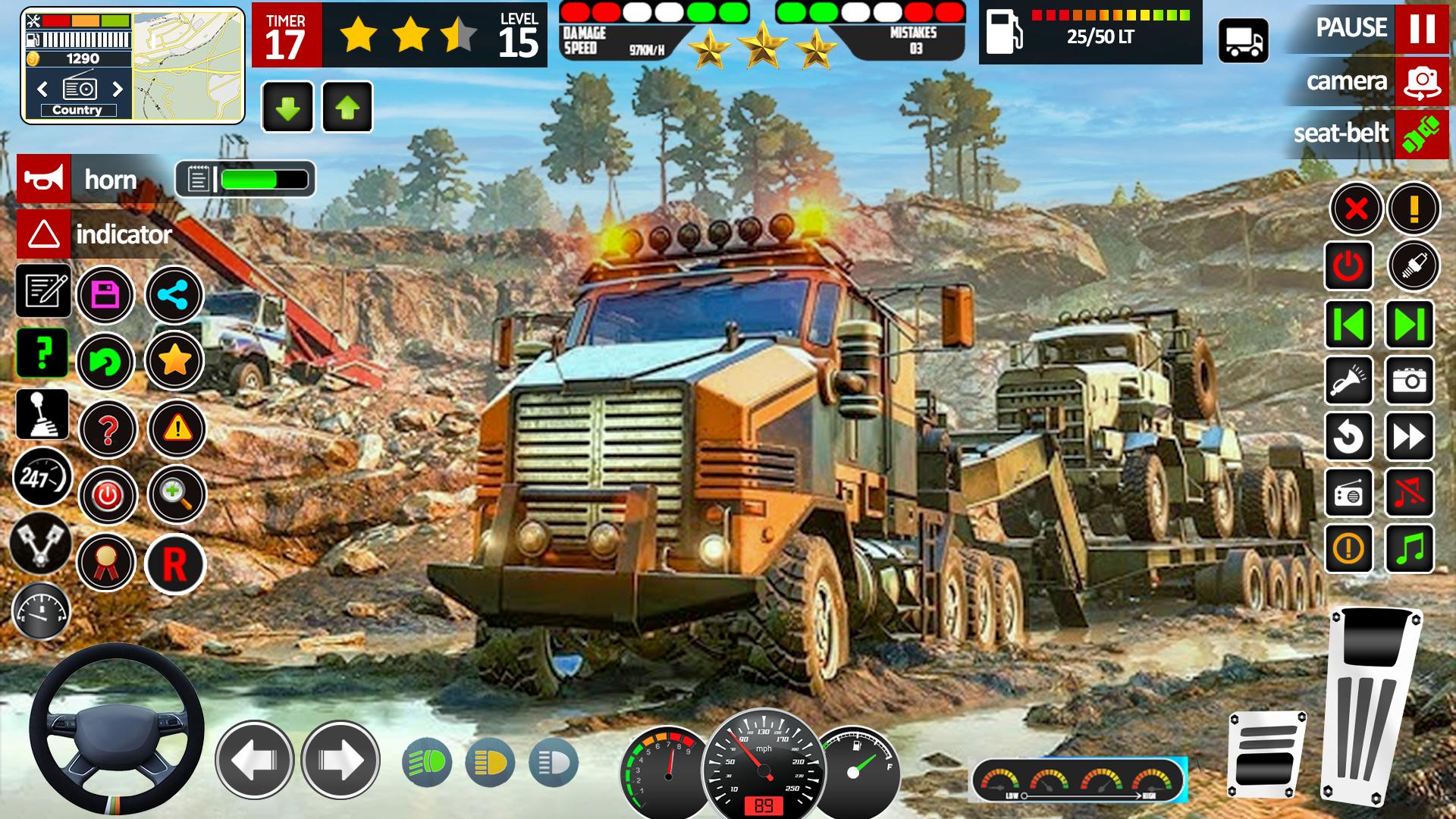Viewport: 1456px width, 819px height.
Task: Mute music with the crossed note icon
Action: tap(1410, 493)
